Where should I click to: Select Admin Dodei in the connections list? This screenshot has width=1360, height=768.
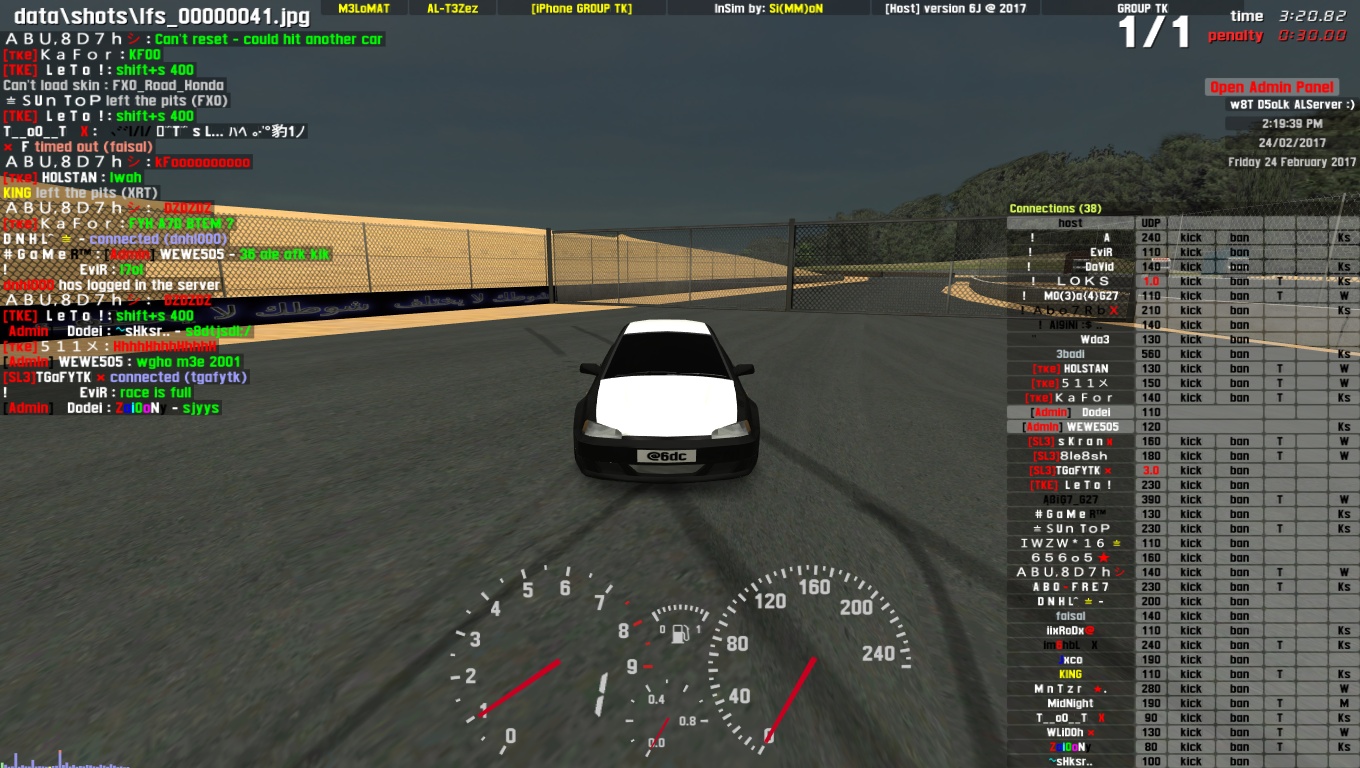pyautogui.click(x=1071, y=412)
